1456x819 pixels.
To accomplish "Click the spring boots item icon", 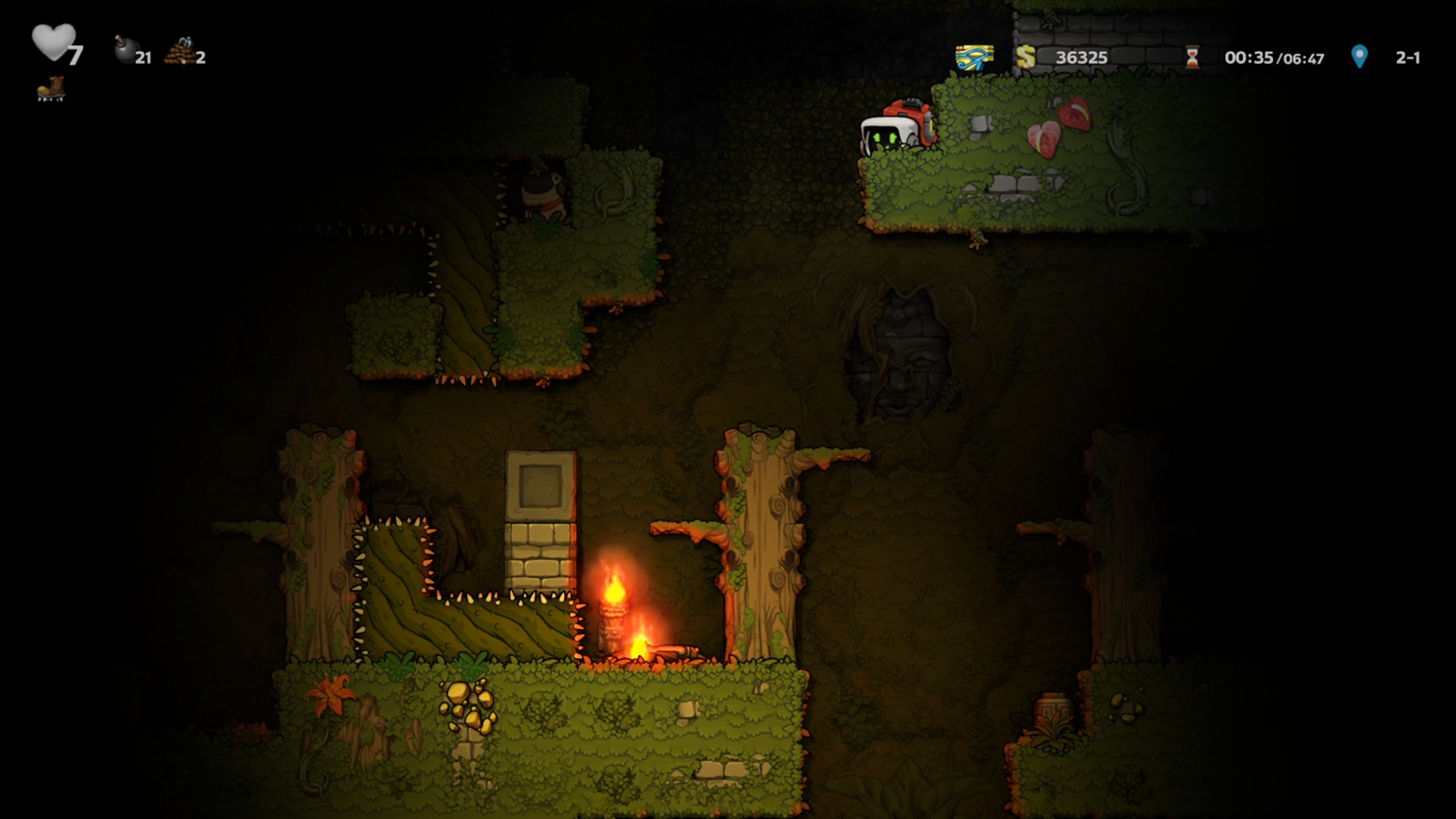I will (x=51, y=89).
